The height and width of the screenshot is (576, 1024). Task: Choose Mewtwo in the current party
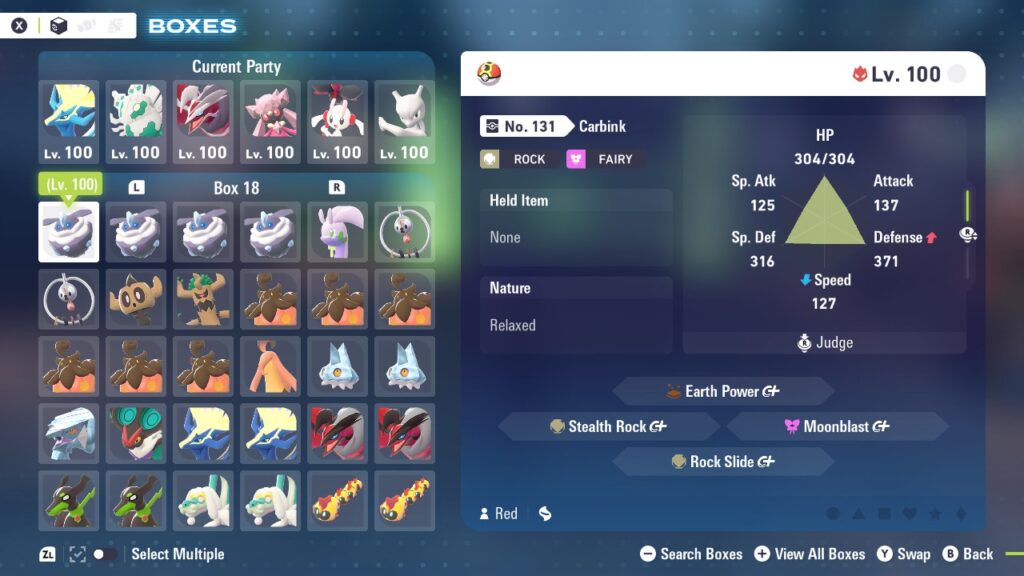click(404, 122)
